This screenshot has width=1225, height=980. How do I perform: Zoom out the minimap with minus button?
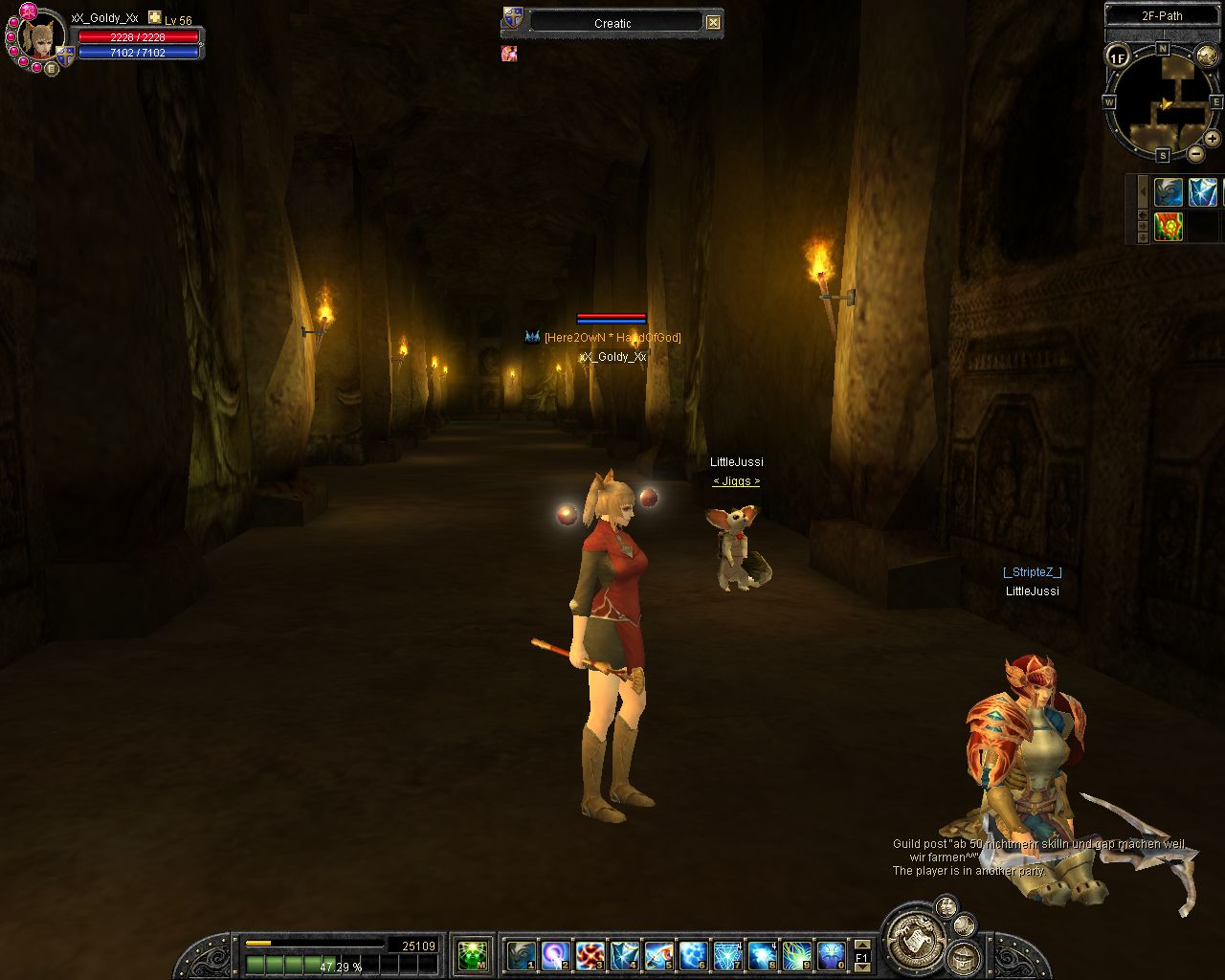[x=1196, y=154]
